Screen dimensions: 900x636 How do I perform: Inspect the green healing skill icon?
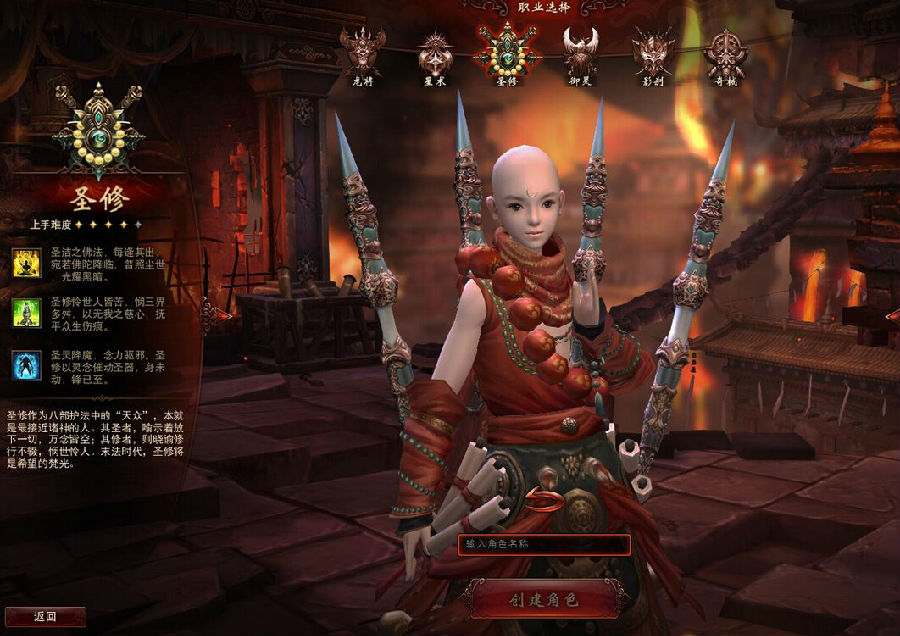(x=26, y=314)
